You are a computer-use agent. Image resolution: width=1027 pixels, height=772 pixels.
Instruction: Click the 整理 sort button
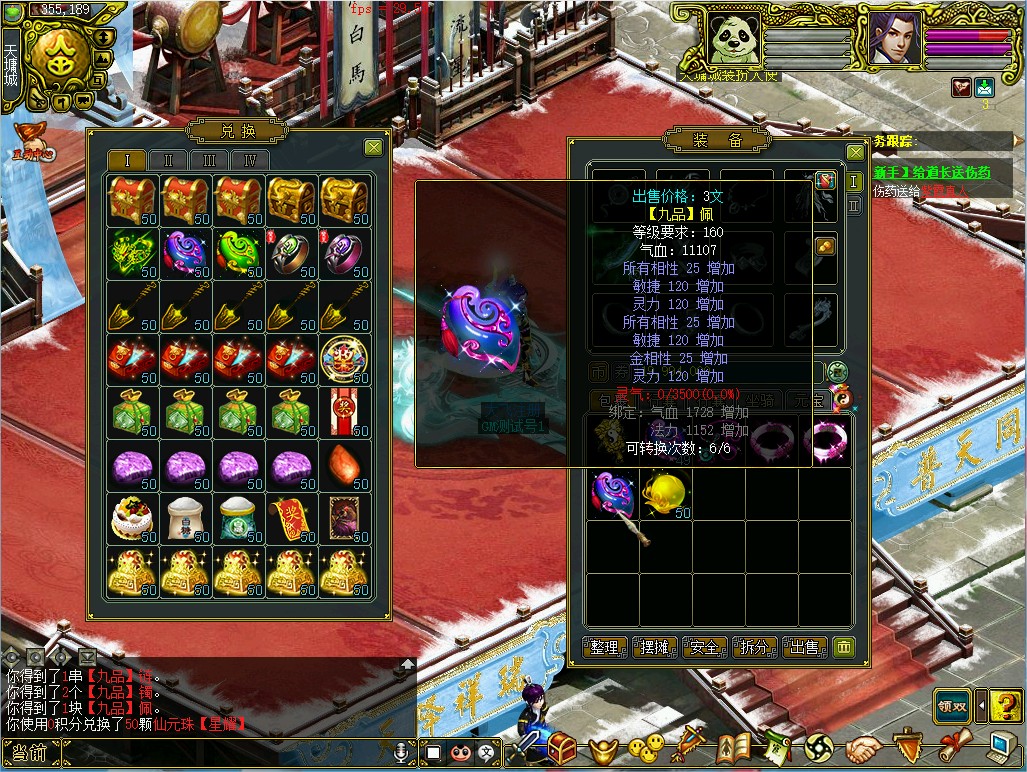(x=605, y=648)
